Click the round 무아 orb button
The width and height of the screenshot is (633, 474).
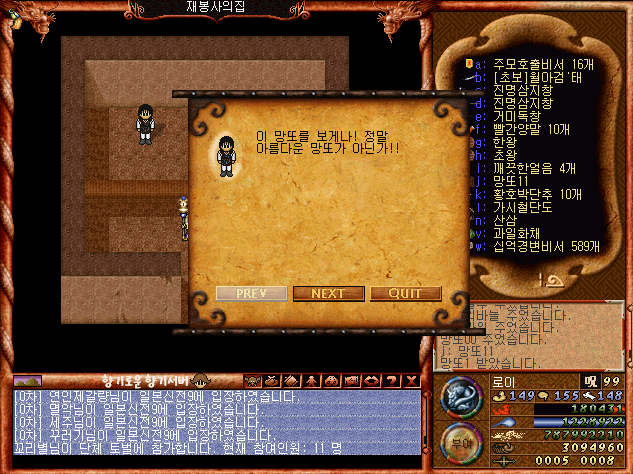459,443
